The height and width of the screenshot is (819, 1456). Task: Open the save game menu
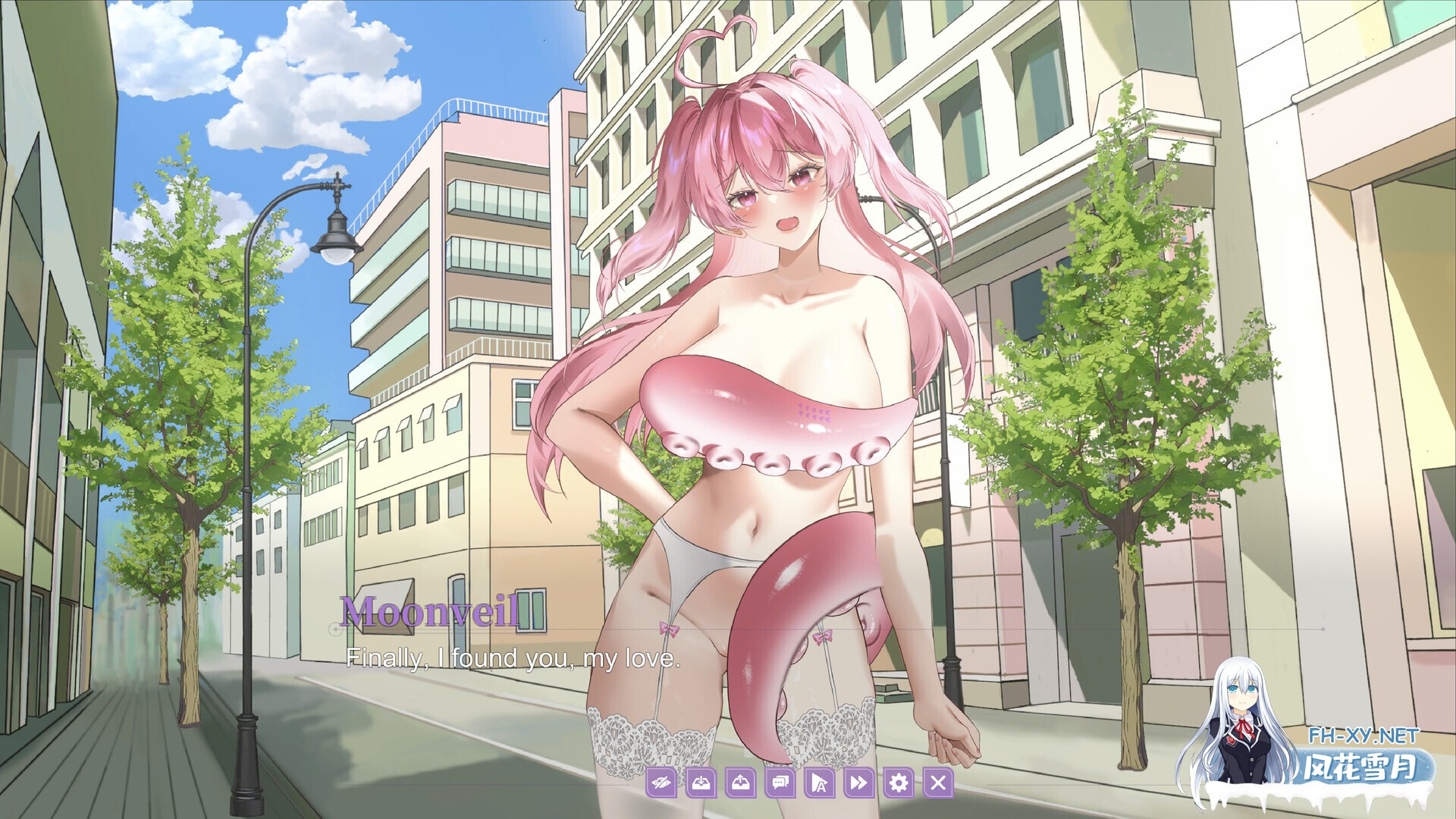click(701, 783)
